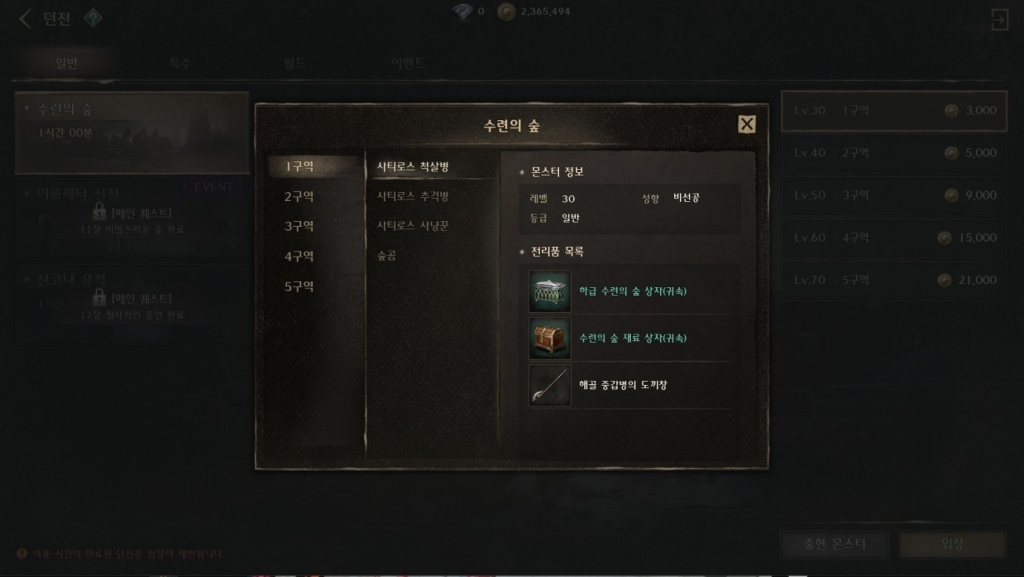The image size is (1024, 577).
Task: Inspect the 수련의 숲 재료 상자 chest
Action: (x=550, y=338)
